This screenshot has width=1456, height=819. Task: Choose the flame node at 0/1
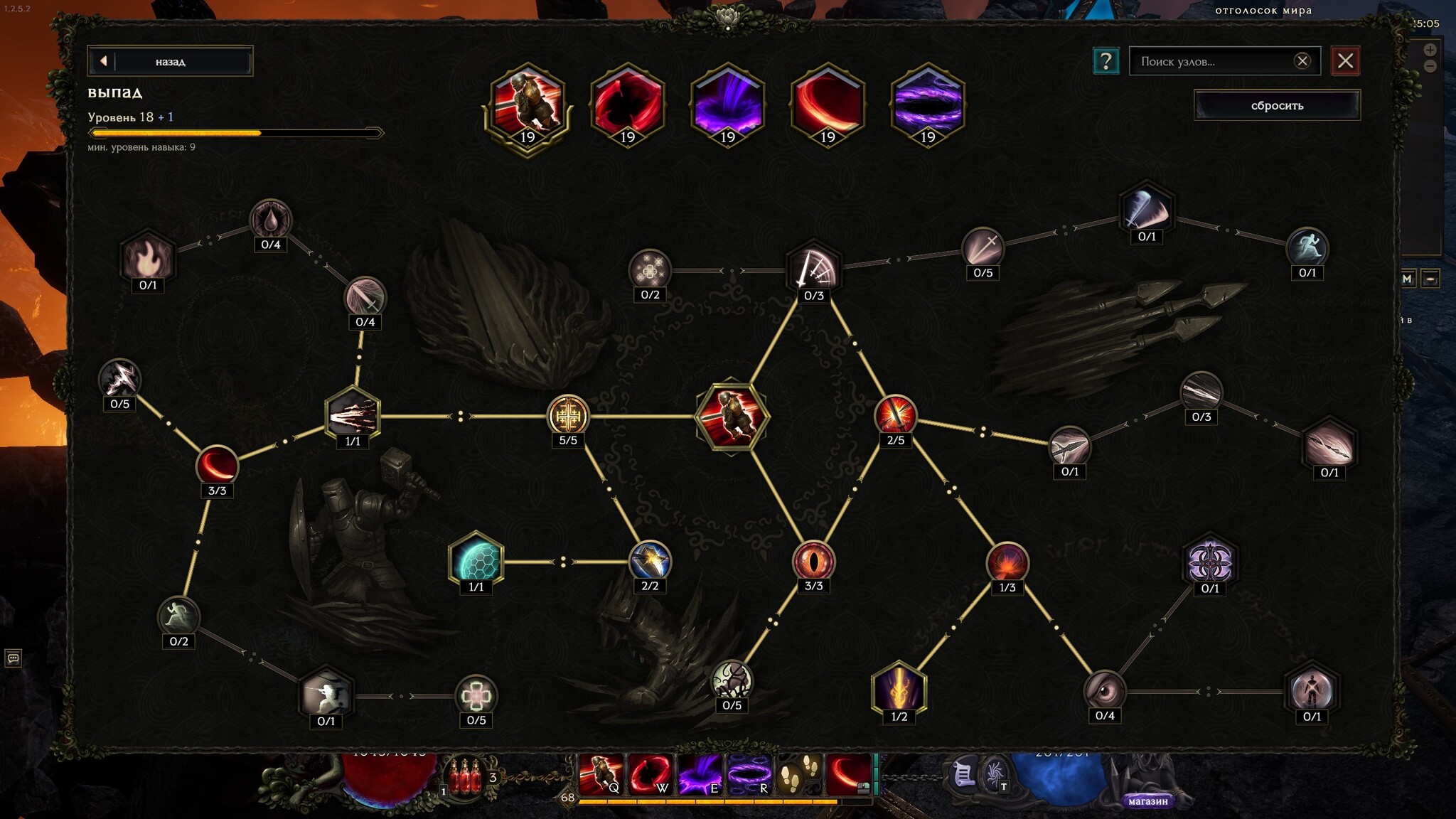click(148, 257)
